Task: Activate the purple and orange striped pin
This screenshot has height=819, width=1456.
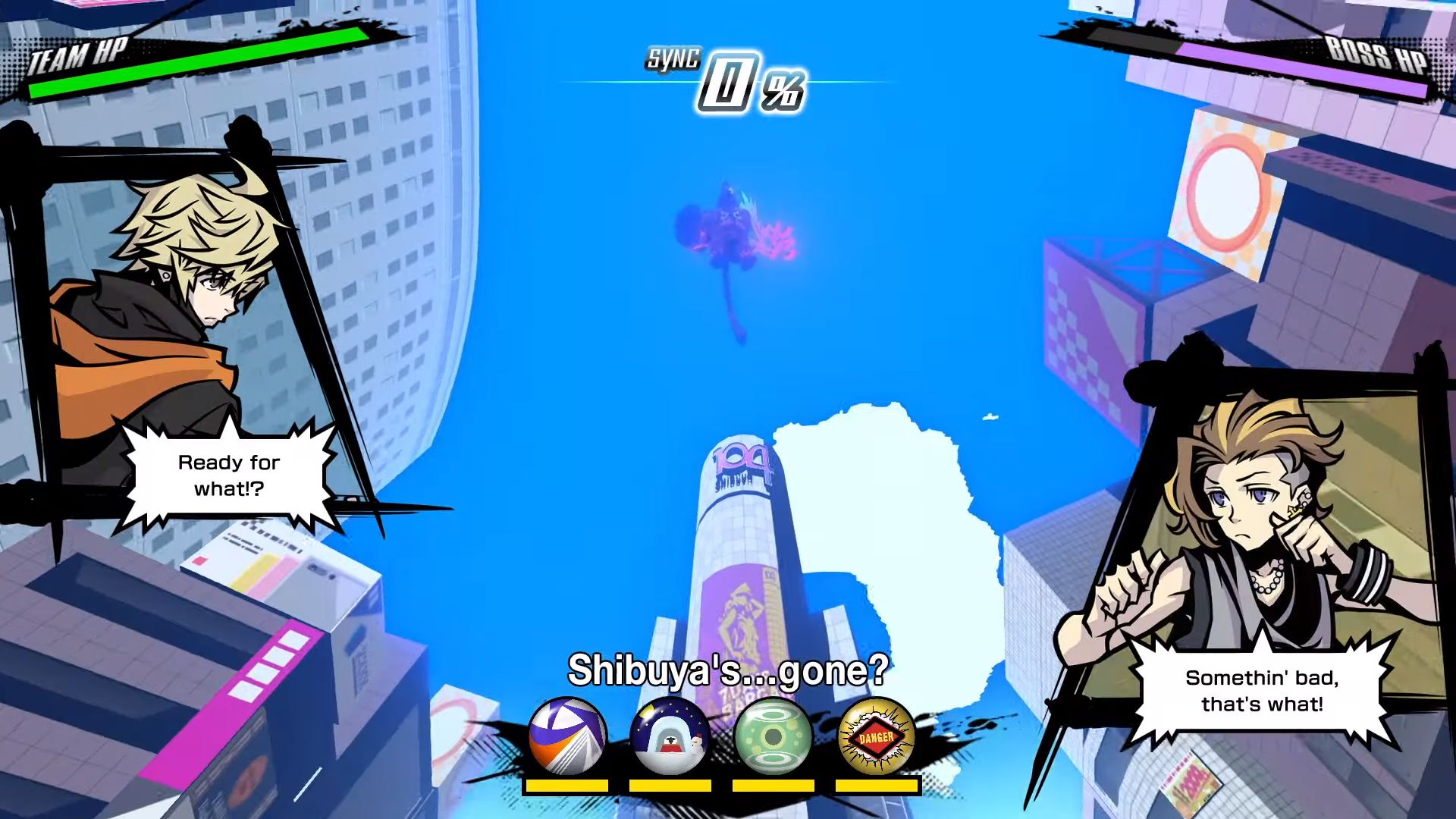Action: pos(567,736)
